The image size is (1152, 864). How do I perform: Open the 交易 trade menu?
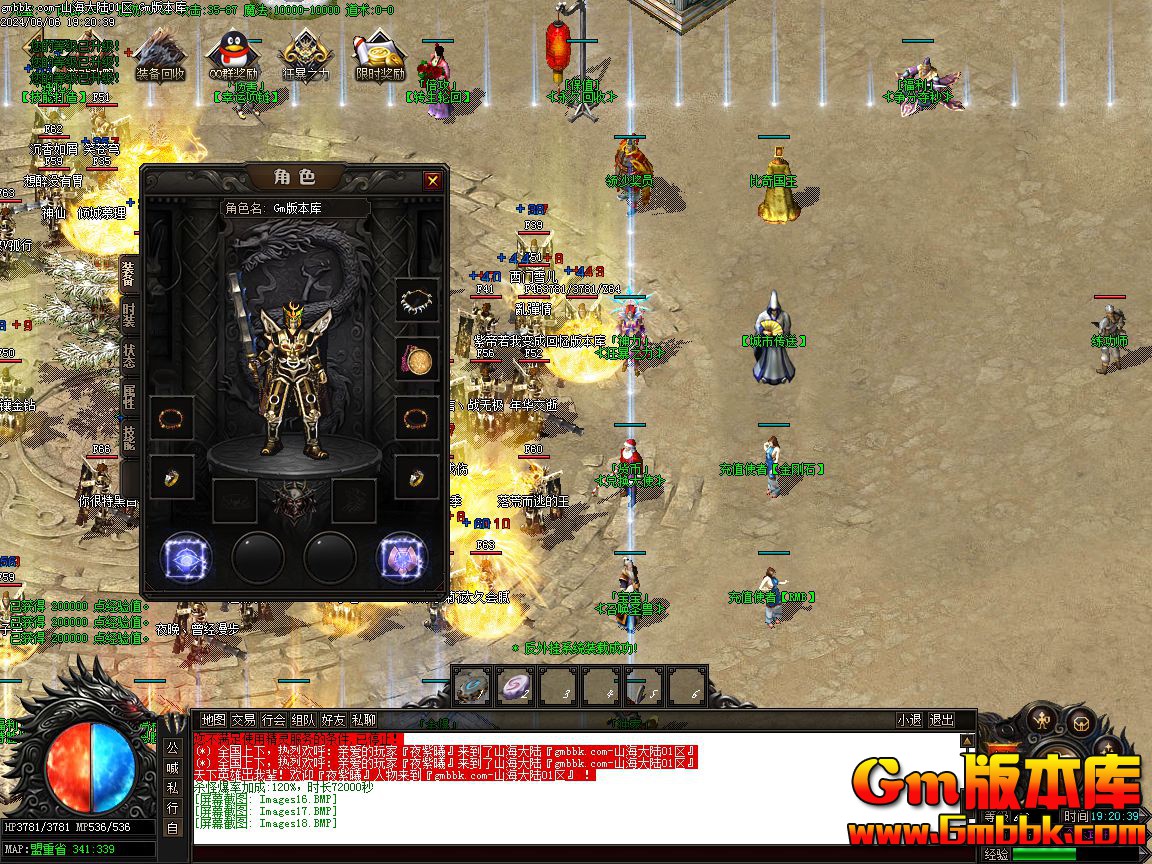243,720
